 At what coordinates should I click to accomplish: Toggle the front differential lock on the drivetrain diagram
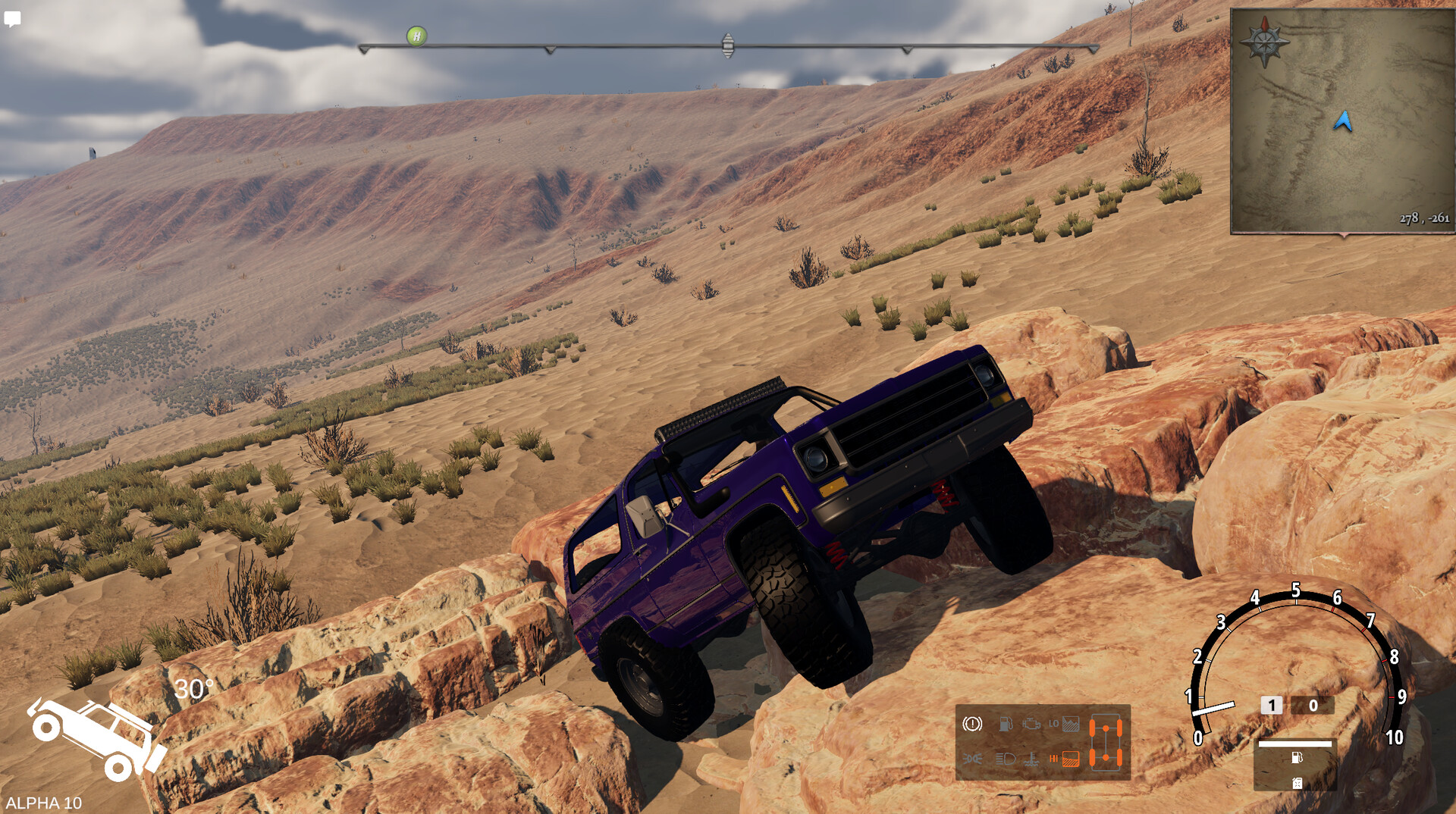(x=1106, y=728)
